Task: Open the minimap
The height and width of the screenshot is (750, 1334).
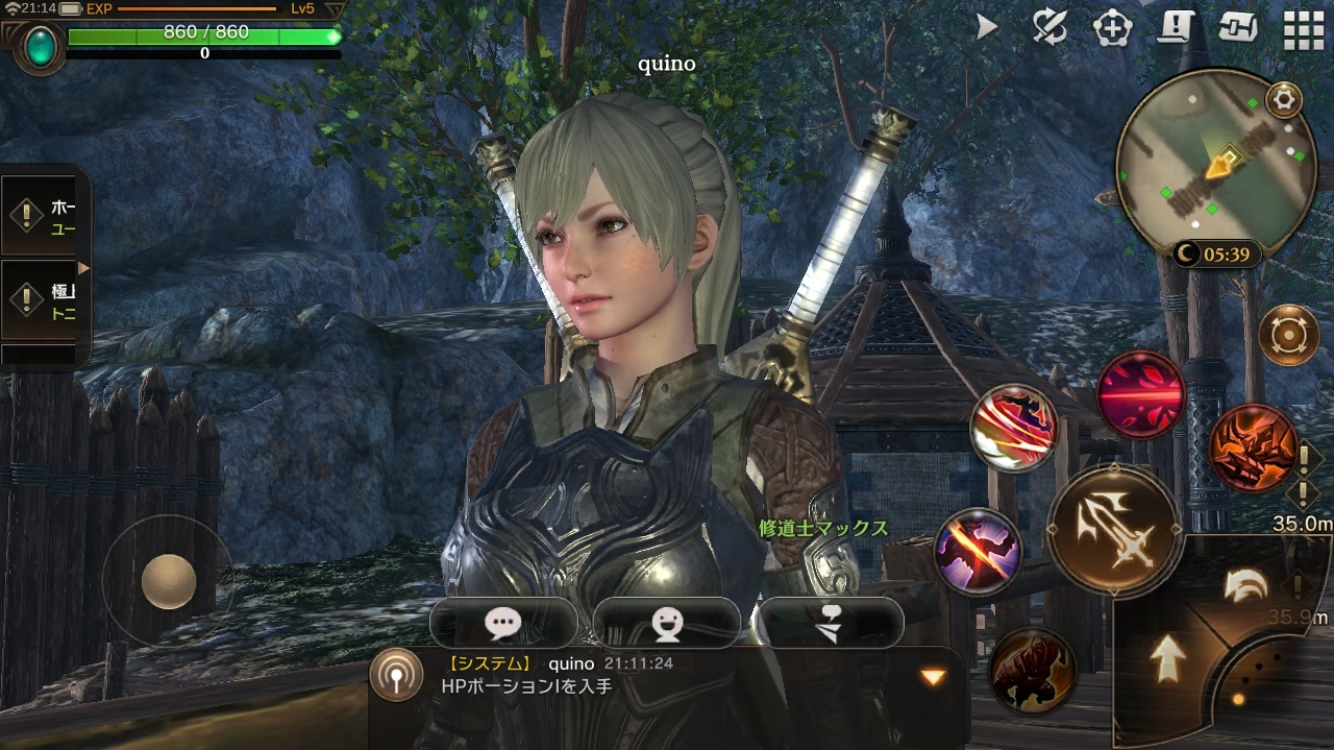Action: 1214,160
